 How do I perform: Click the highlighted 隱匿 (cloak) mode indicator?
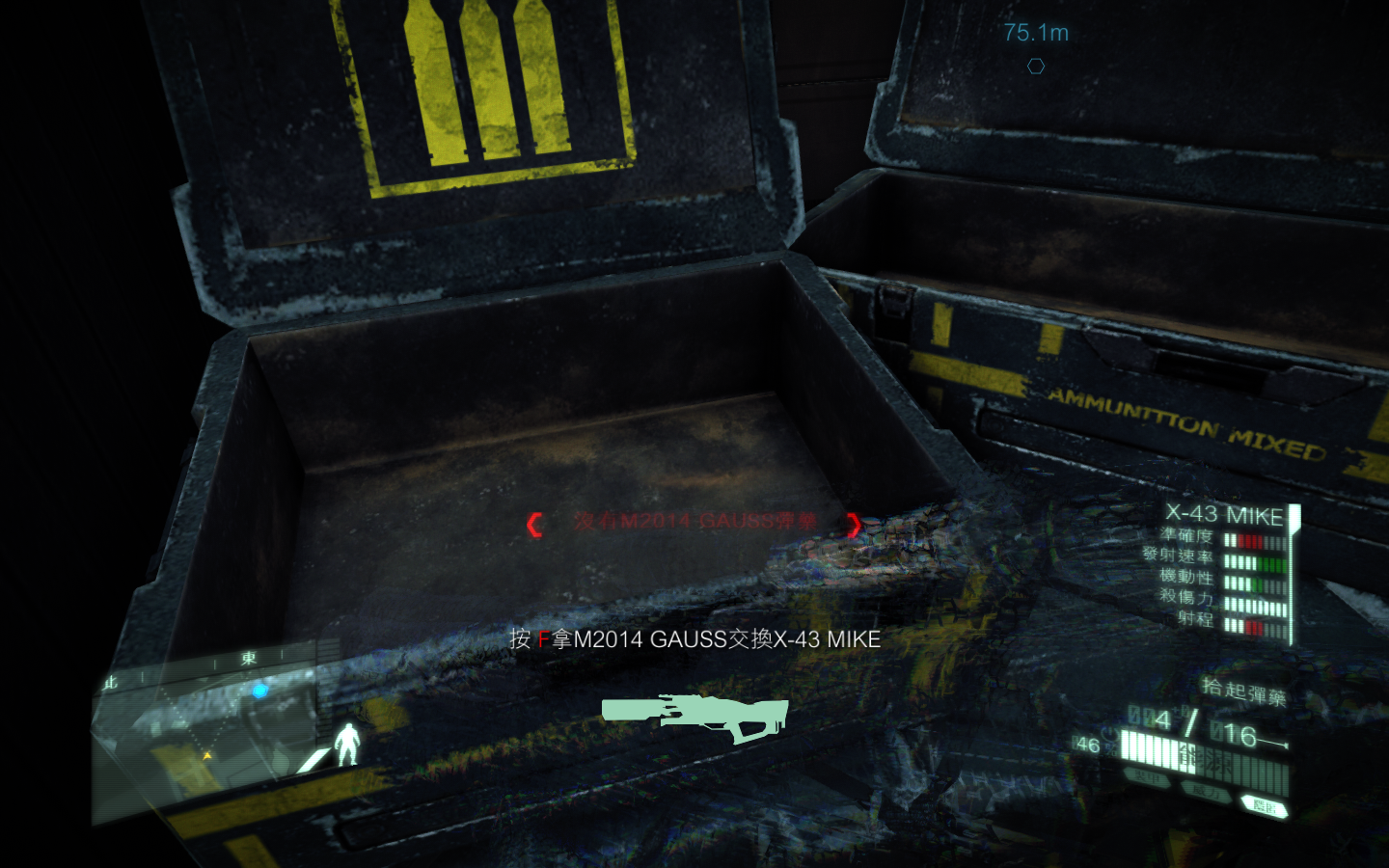click(x=1264, y=803)
